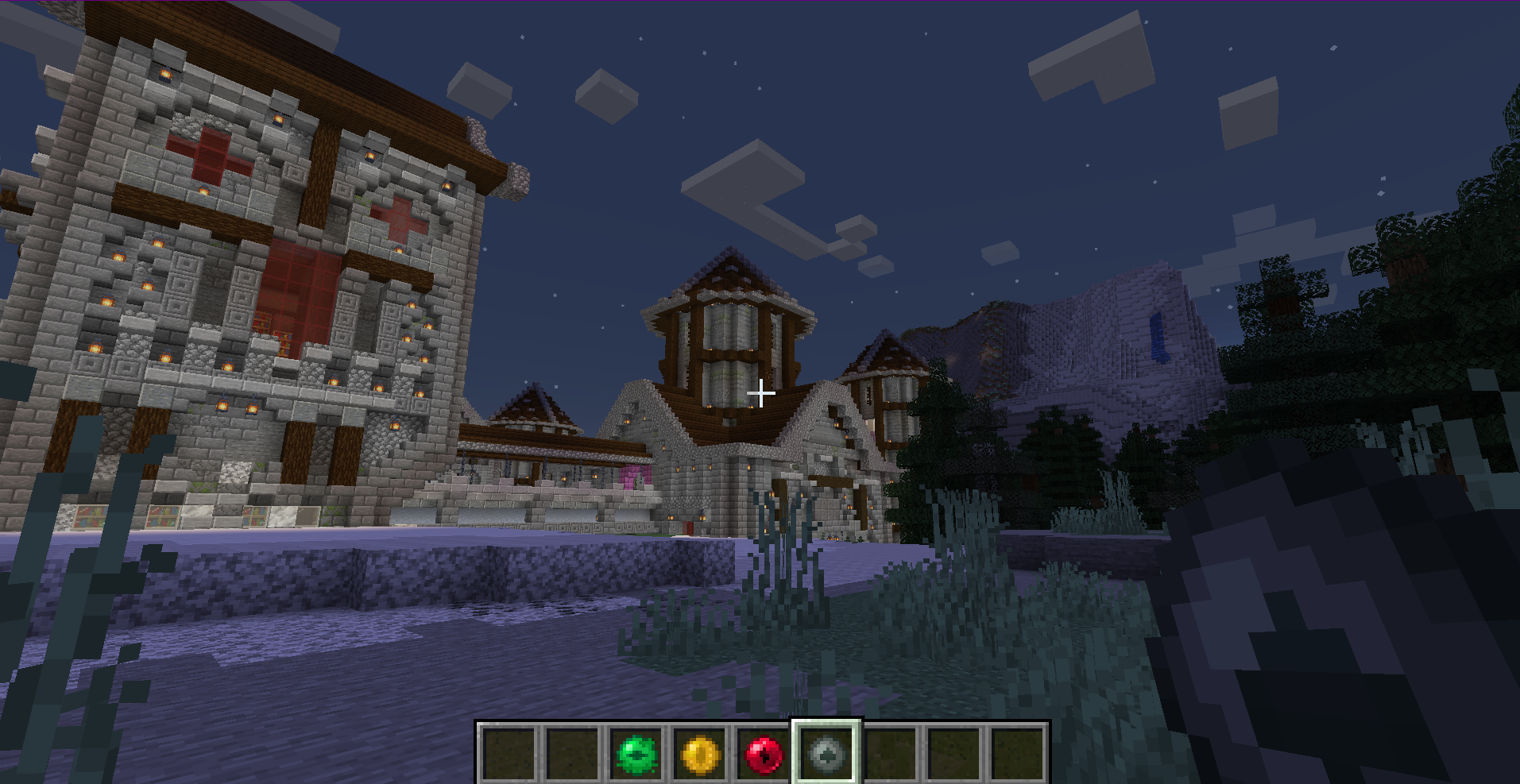
Task: Click the crosshair at the center of the screen
Action: [760, 392]
